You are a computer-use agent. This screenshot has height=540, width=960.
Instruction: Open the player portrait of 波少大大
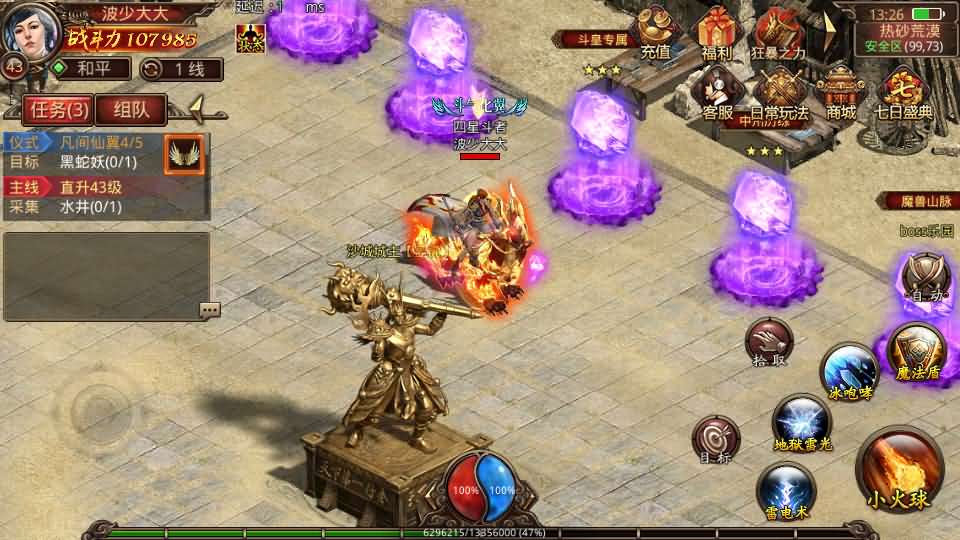coord(30,30)
